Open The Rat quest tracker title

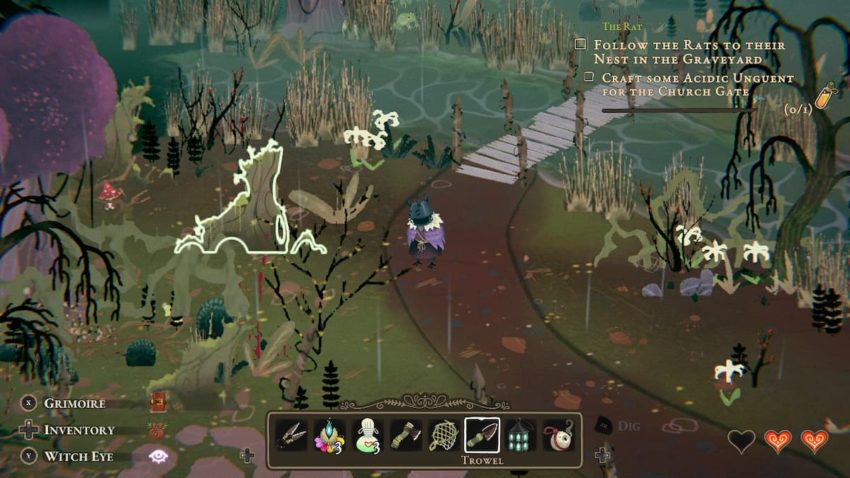[622, 27]
